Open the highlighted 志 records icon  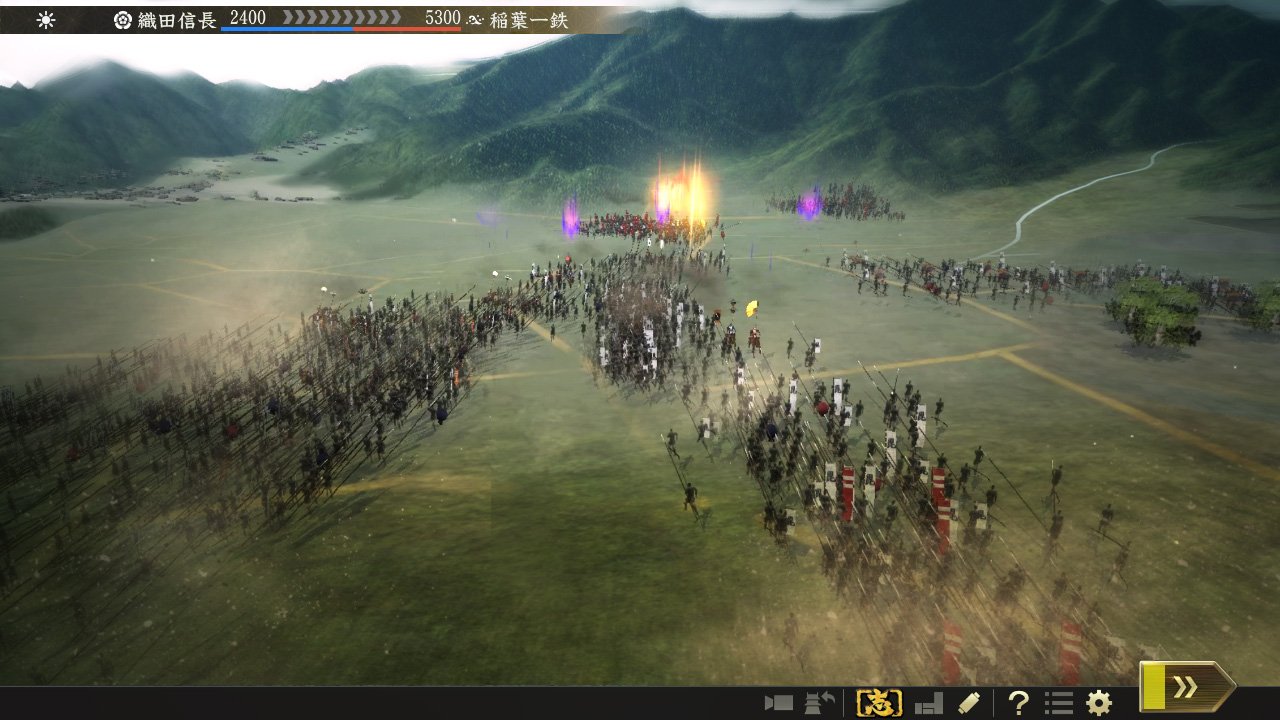(880, 700)
